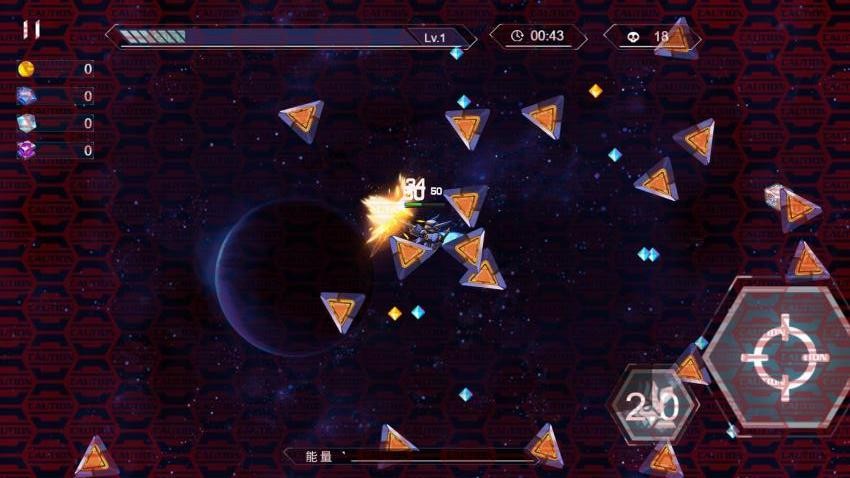
Task: Activate the skill button on cooldown
Action: (651, 405)
